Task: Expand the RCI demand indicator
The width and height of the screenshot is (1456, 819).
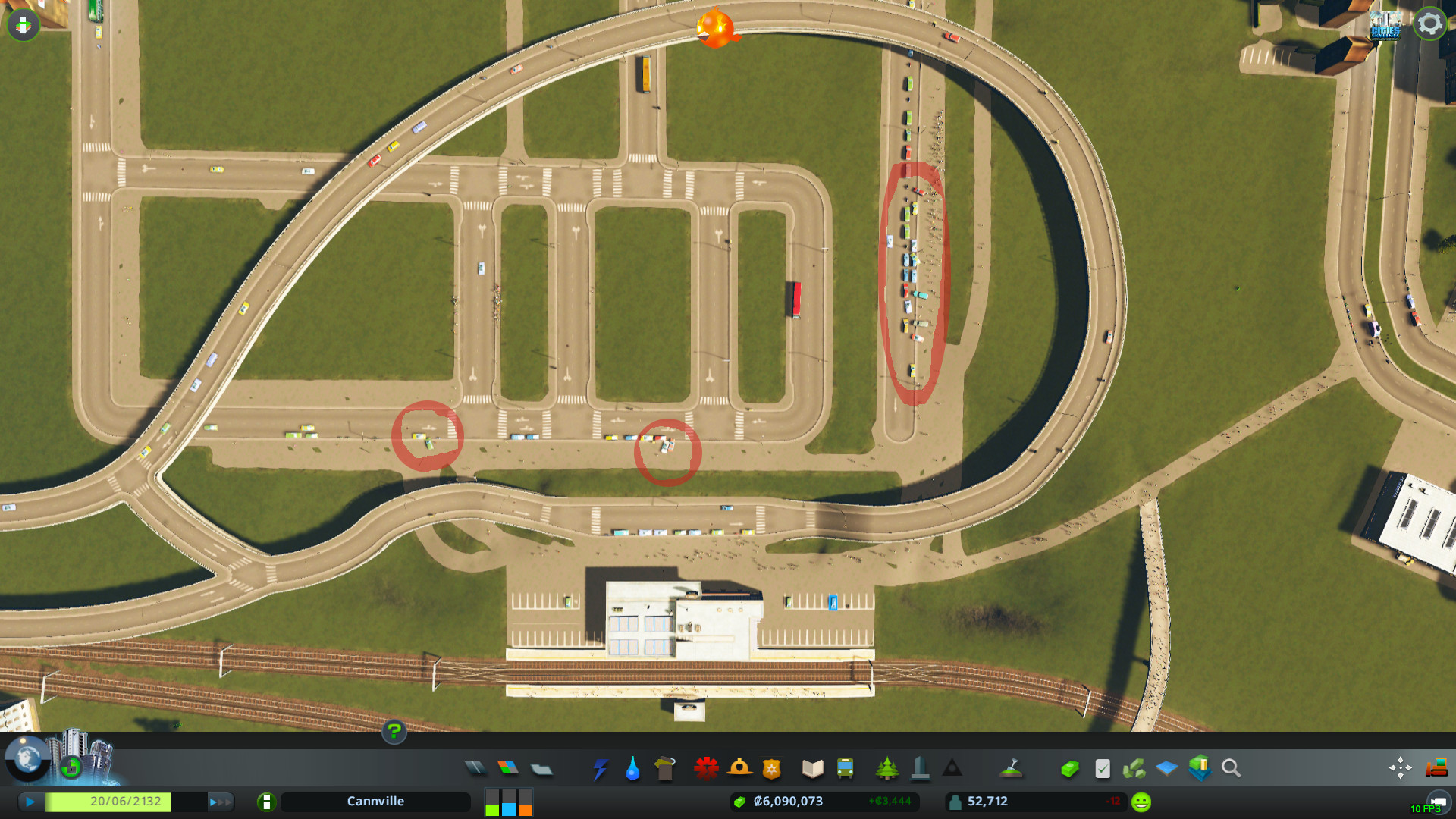Action: point(509,802)
